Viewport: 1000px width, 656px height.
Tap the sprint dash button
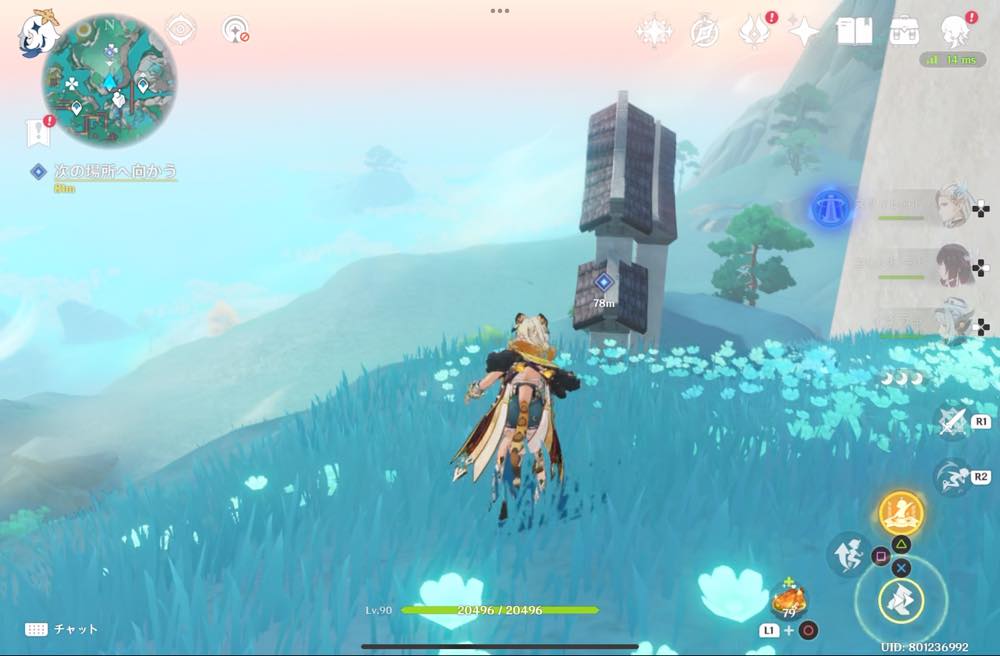(951, 477)
